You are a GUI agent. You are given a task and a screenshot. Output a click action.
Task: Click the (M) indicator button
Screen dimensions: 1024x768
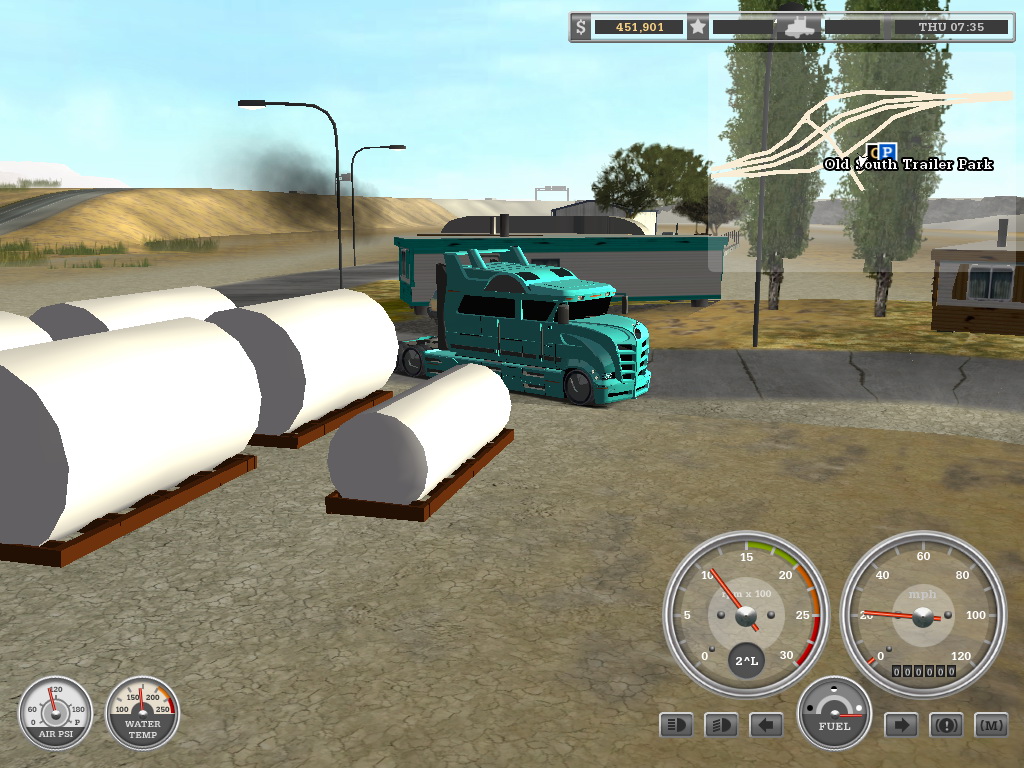[x=991, y=725]
